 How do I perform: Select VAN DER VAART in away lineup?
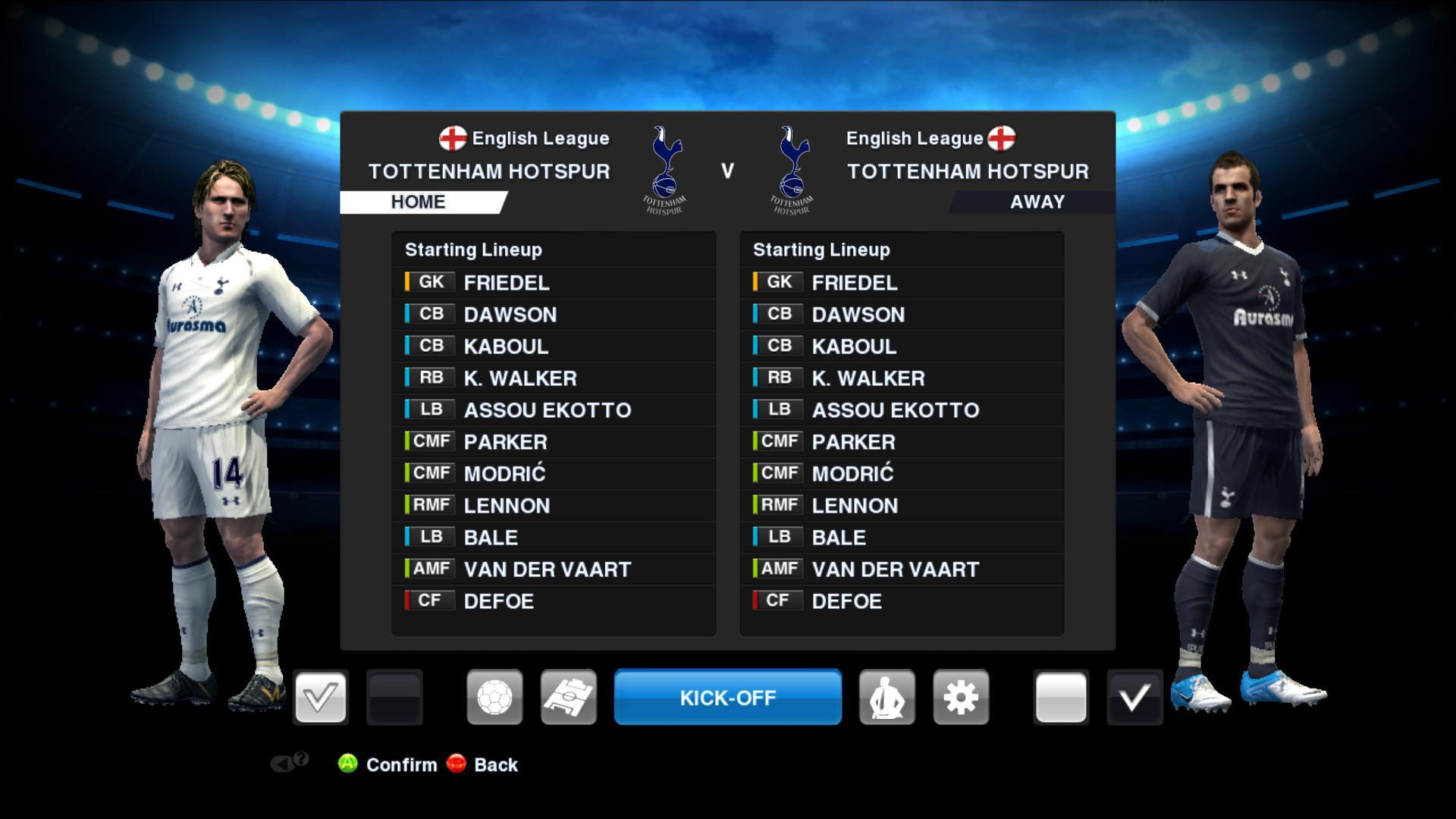click(895, 570)
